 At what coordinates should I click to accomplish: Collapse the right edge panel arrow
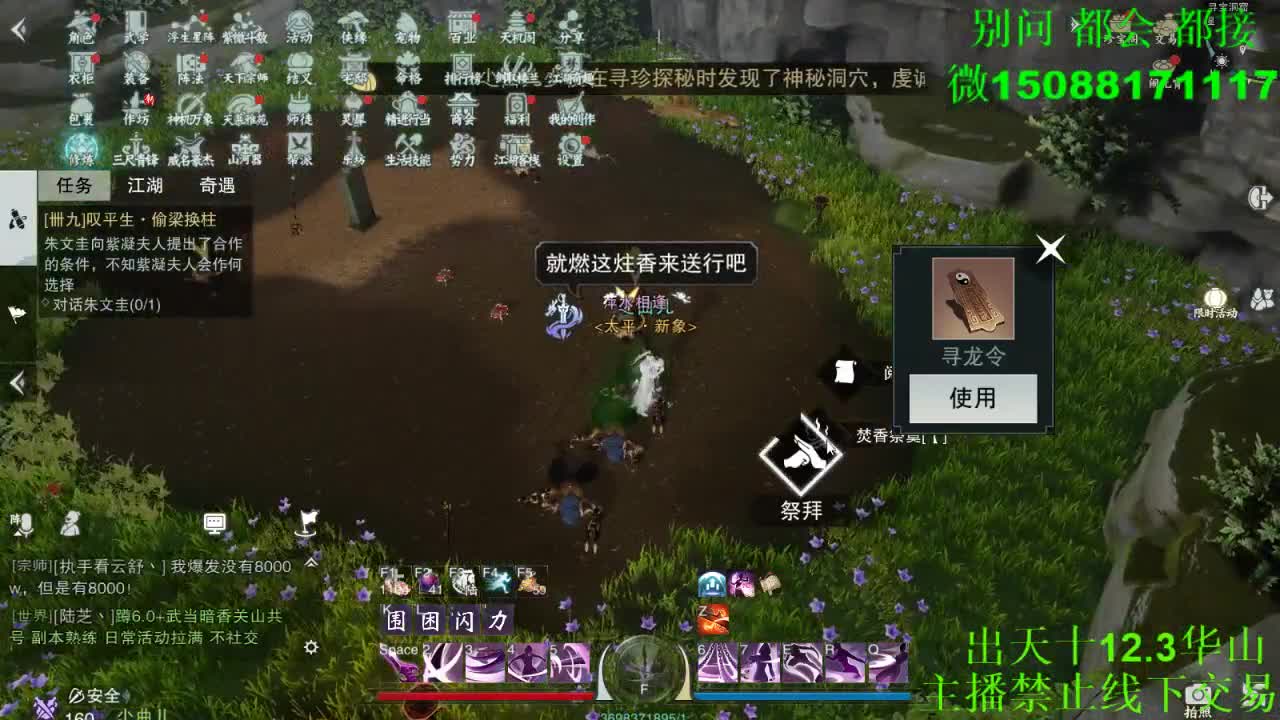pos(1262,196)
